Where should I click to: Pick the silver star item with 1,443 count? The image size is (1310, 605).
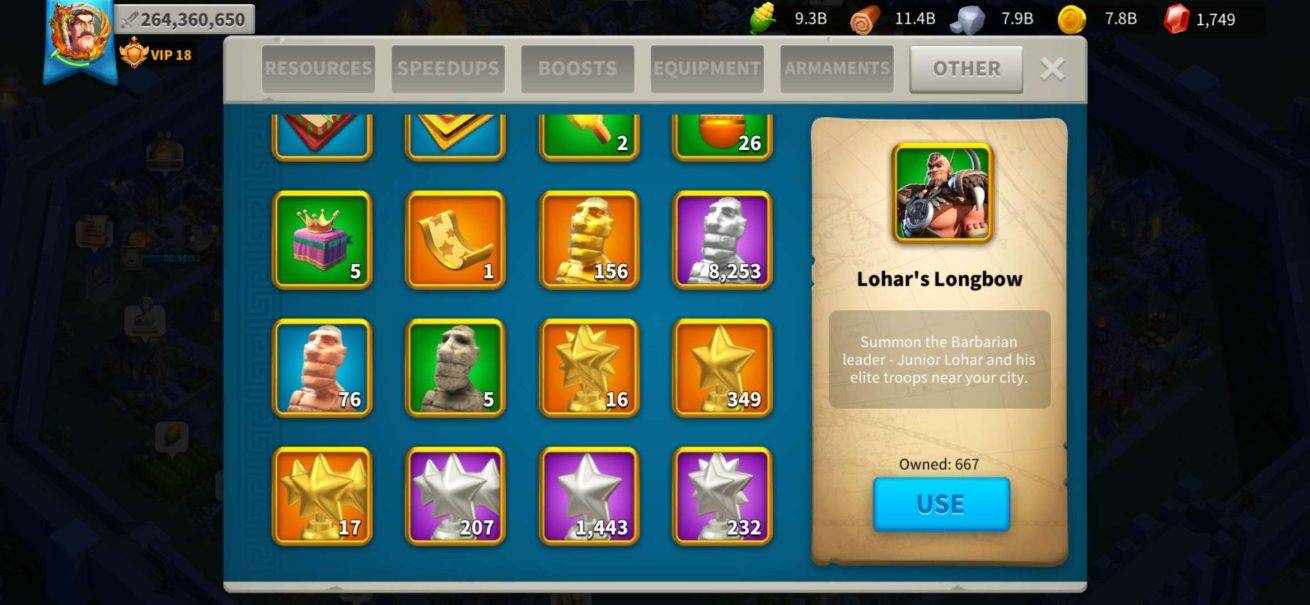(x=589, y=496)
